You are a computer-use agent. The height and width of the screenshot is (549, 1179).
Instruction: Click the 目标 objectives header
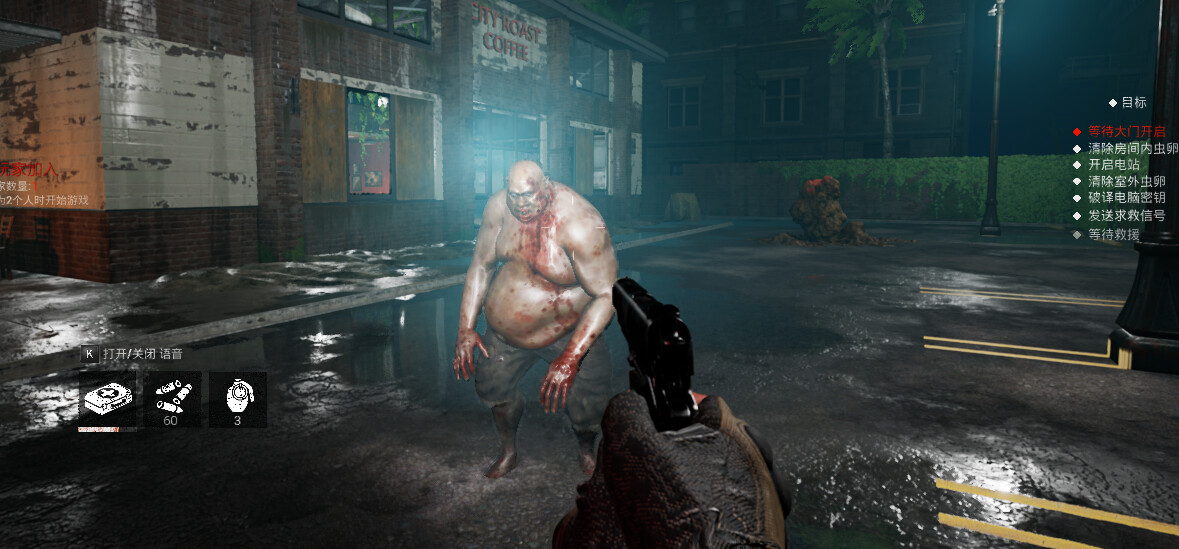1133,102
